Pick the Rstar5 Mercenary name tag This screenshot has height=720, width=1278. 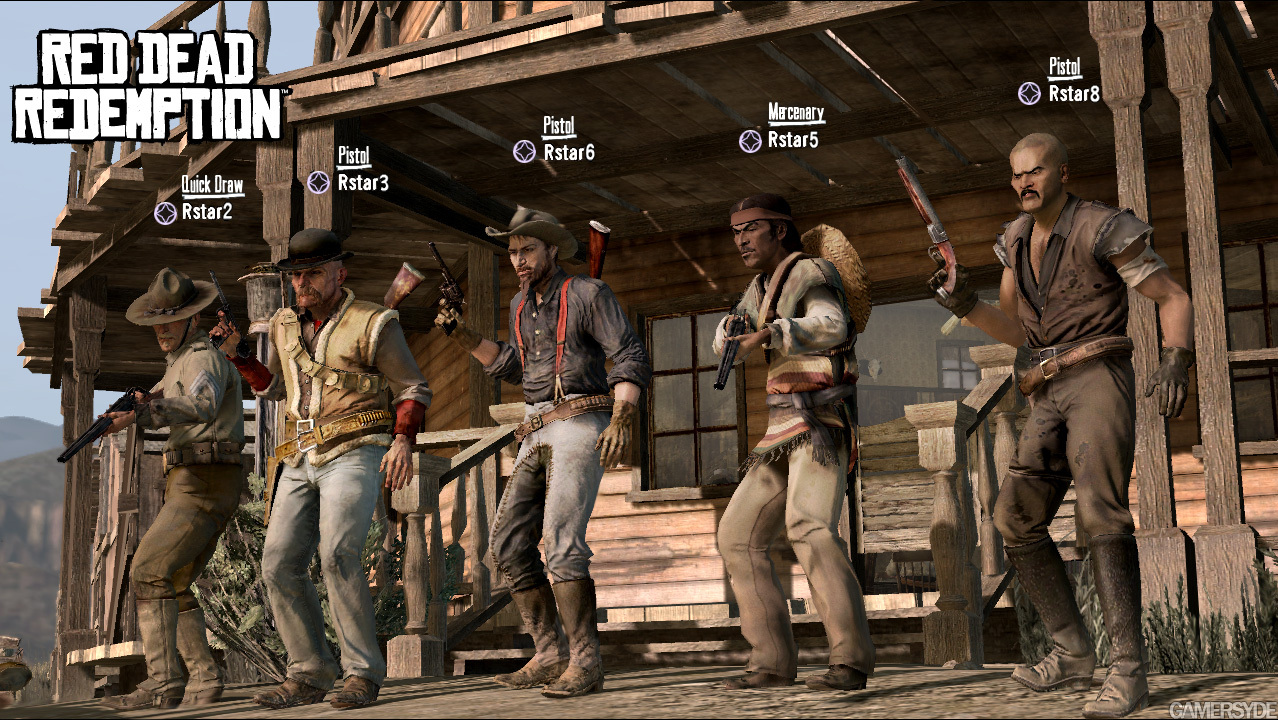(792, 141)
